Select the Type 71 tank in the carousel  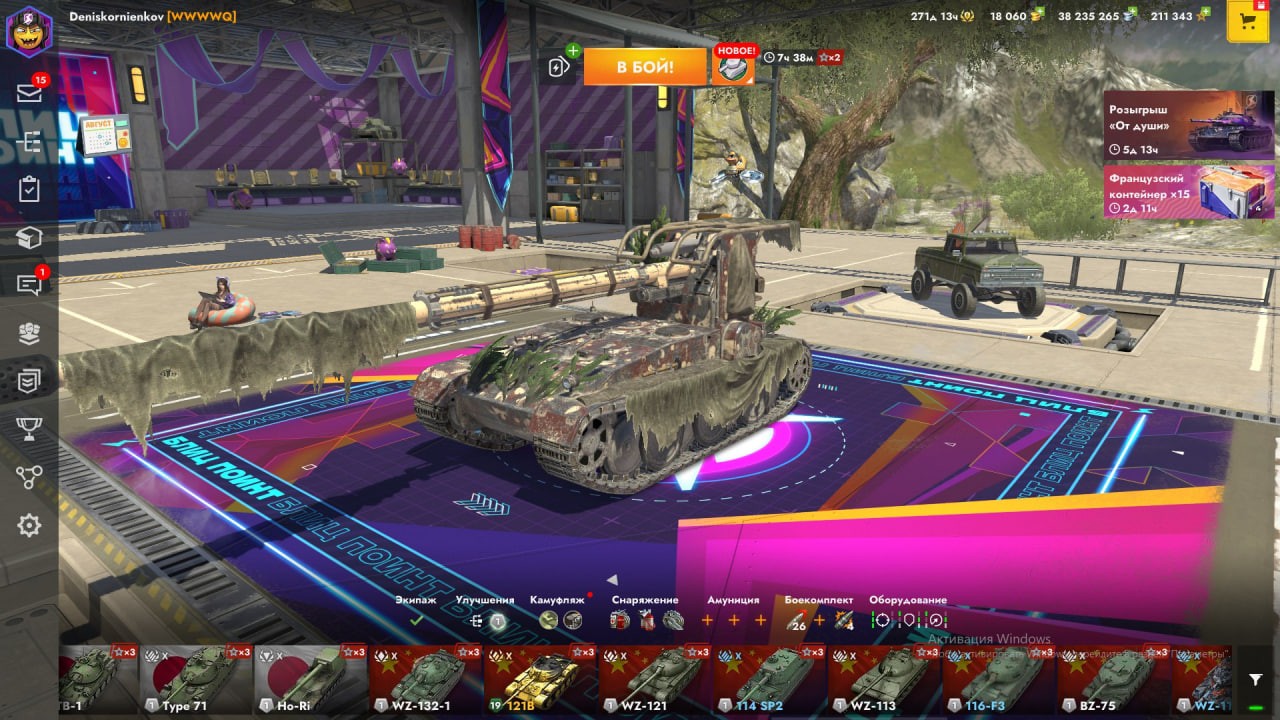pyautogui.click(x=196, y=679)
